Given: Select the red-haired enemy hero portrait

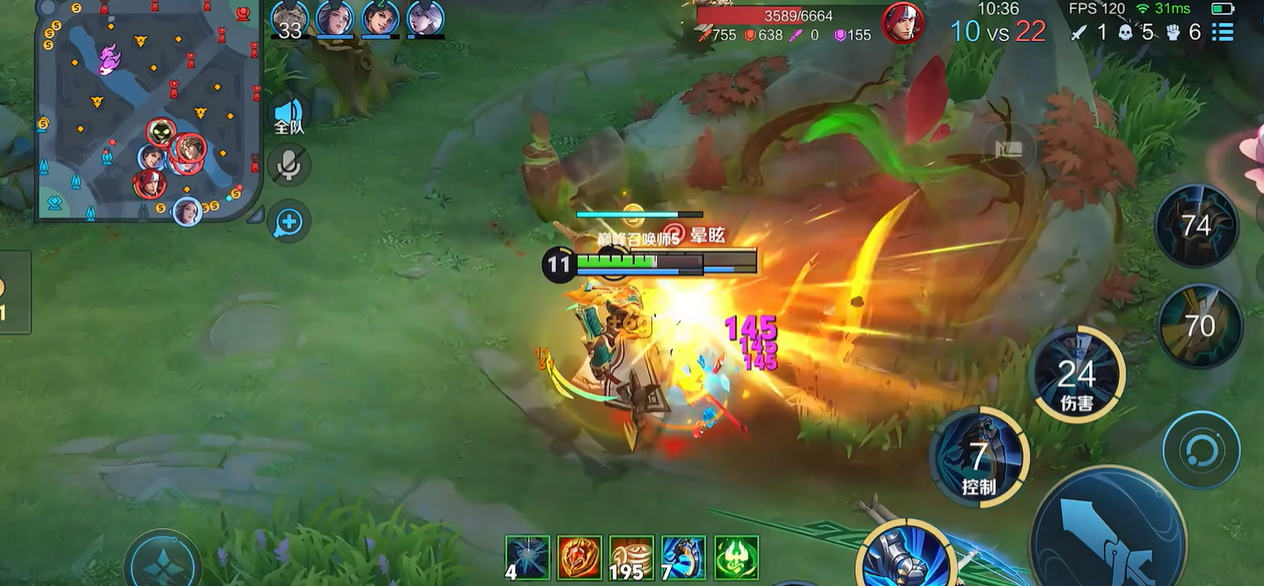Looking at the screenshot, I should (902, 23).
